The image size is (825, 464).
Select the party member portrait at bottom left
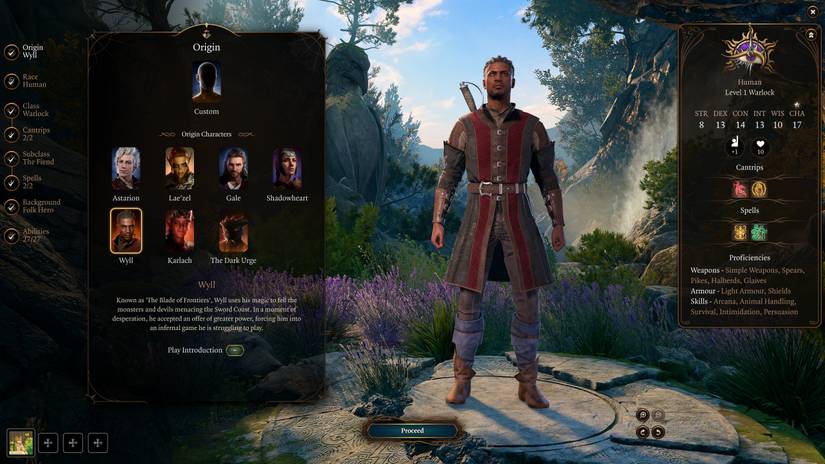pyautogui.click(x=20, y=442)
